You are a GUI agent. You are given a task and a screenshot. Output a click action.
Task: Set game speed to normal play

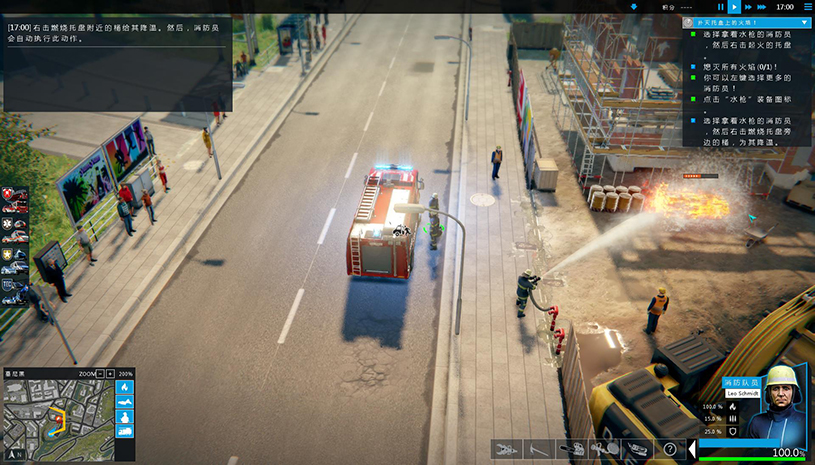[735, 7]
